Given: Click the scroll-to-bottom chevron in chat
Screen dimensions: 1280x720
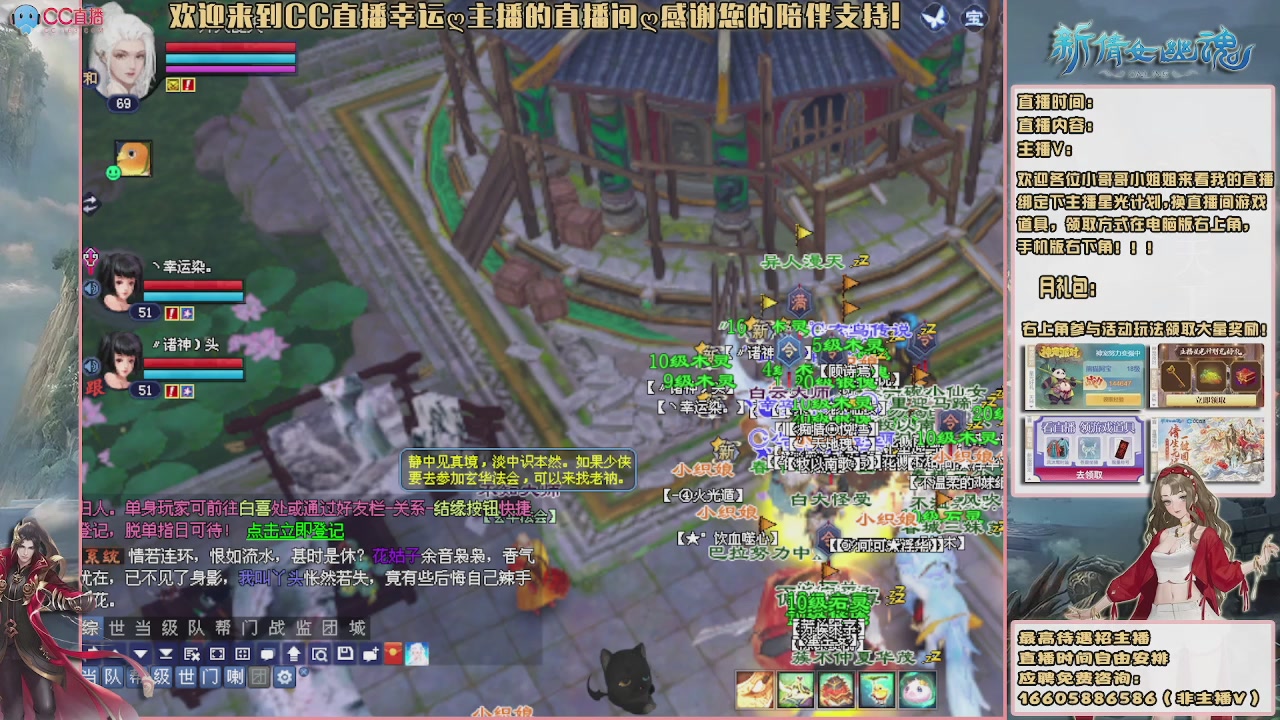Looking at the screenshot, I should click(x=165, y=653).
